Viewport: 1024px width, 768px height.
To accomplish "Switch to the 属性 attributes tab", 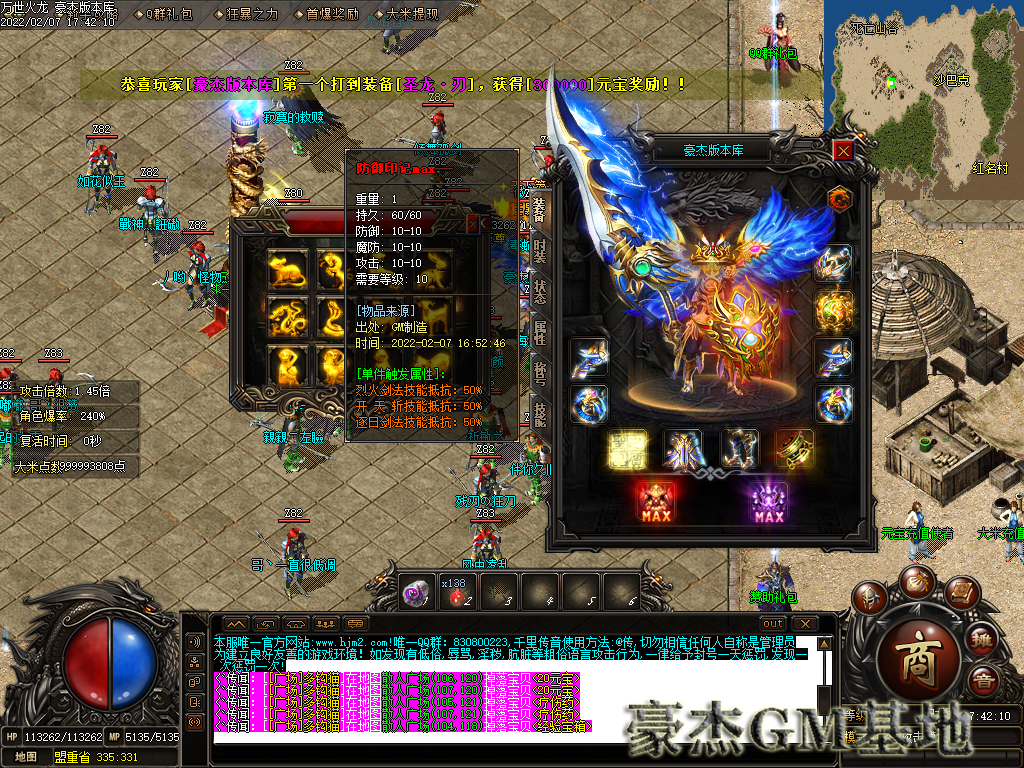I will (x=539, y=333).
